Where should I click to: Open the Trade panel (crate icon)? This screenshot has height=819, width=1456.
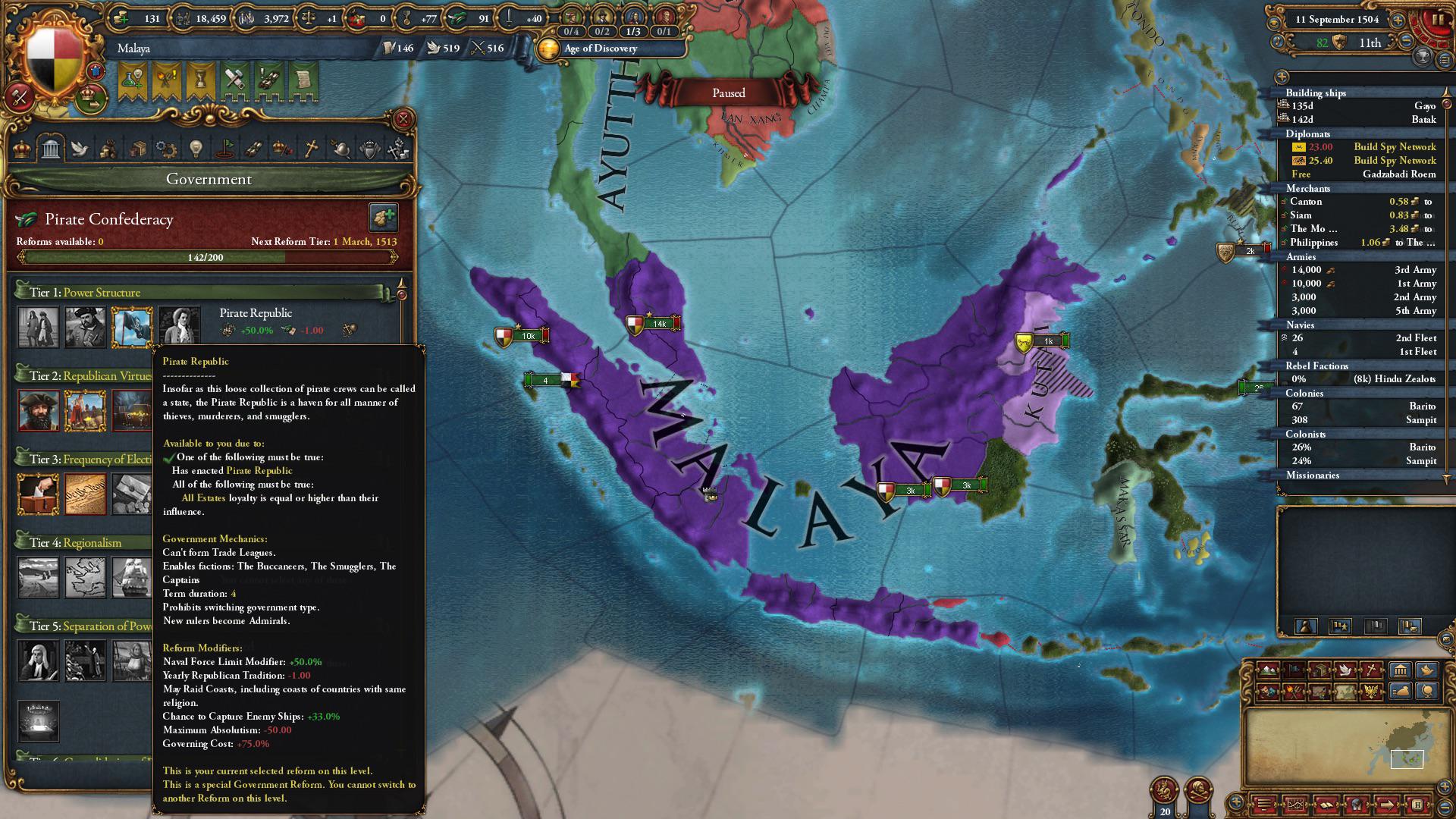139,148
